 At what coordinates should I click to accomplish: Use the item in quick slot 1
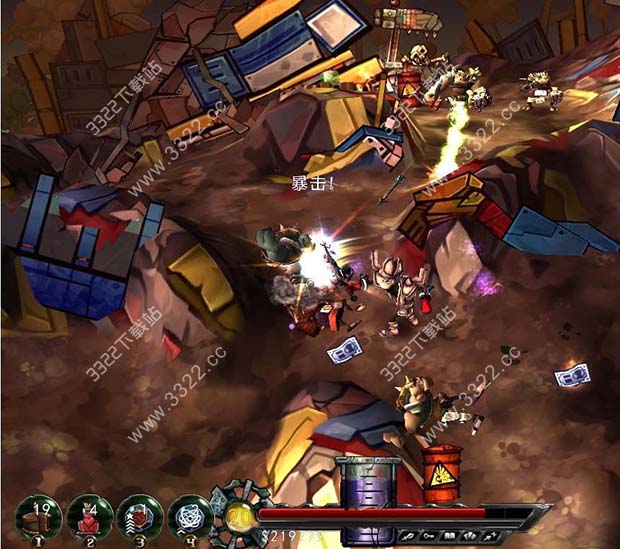(38, 516)
